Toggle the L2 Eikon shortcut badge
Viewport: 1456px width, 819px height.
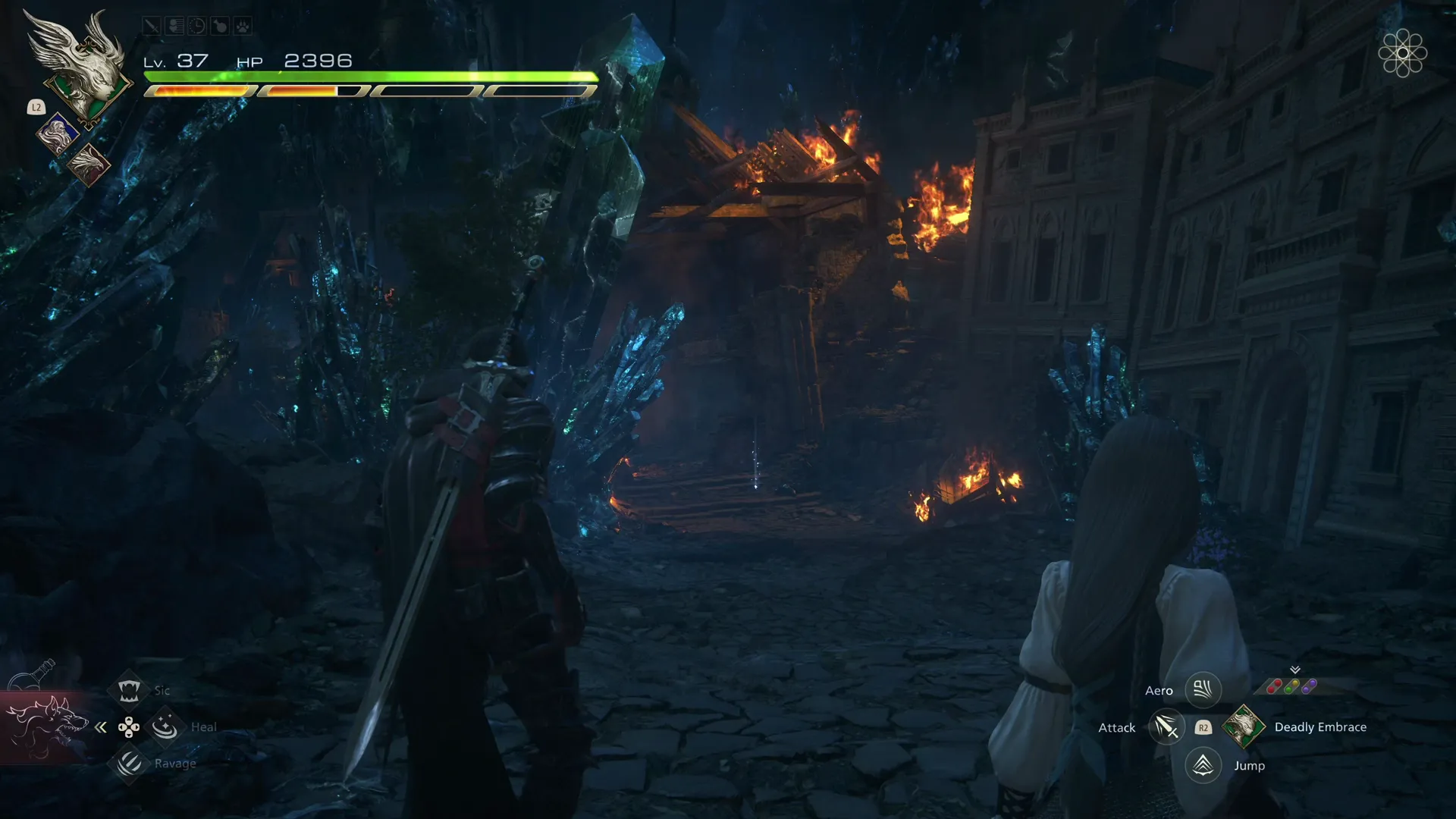point(36,108)
